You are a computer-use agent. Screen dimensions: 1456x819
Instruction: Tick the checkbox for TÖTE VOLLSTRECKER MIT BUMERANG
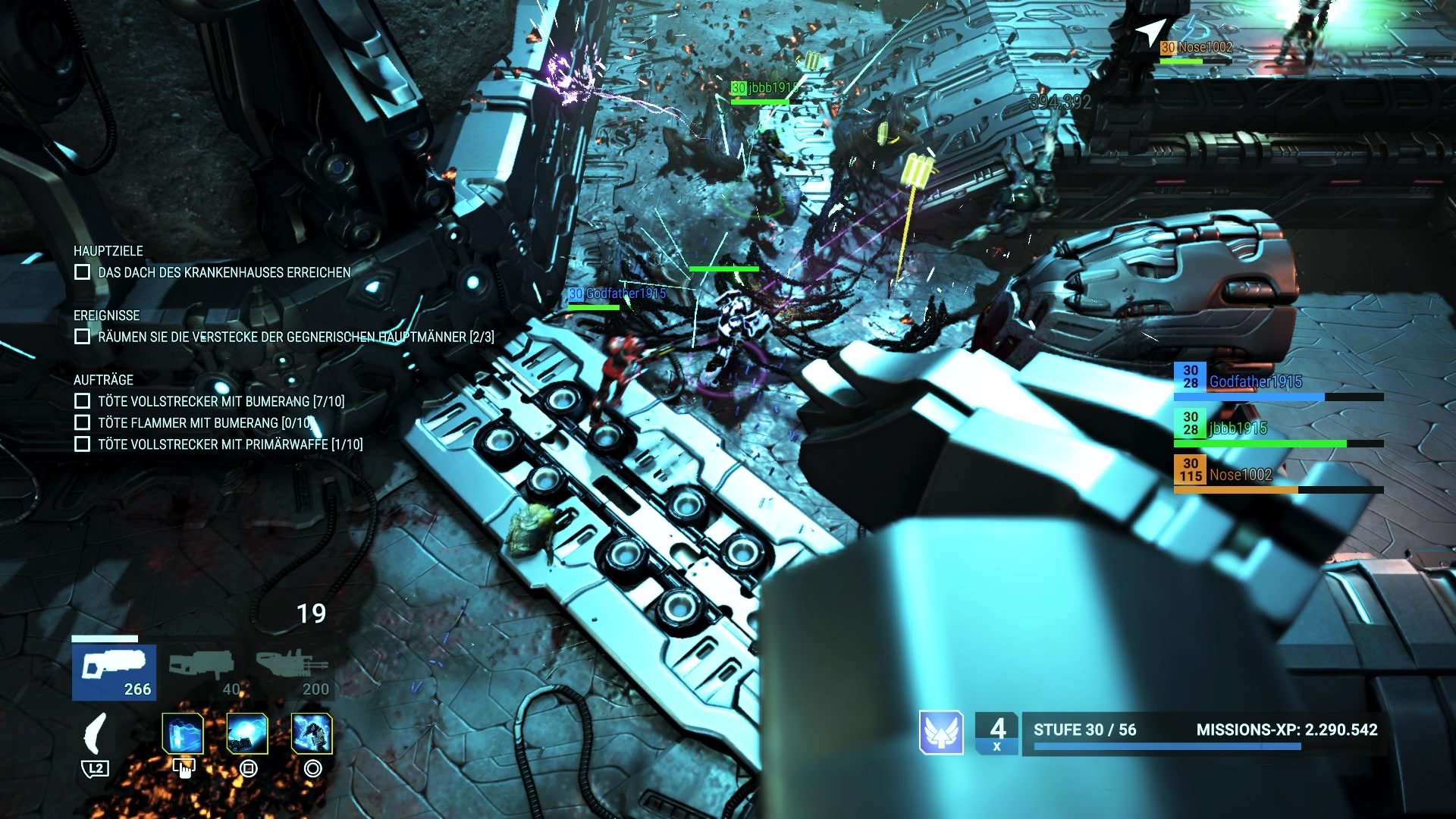(x=81, y=402)
